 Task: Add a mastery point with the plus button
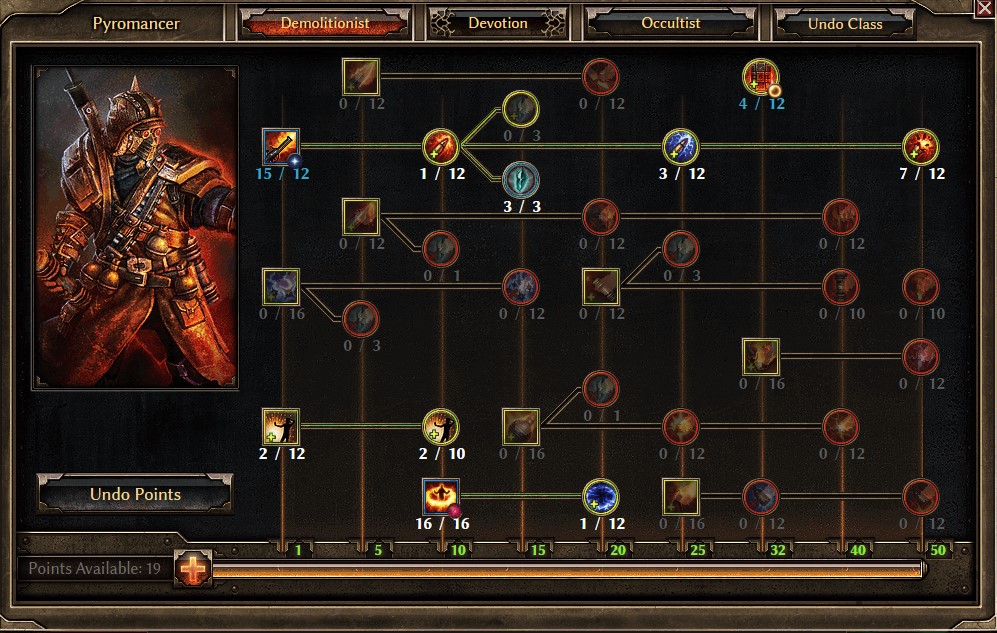[x=192, y=569]
